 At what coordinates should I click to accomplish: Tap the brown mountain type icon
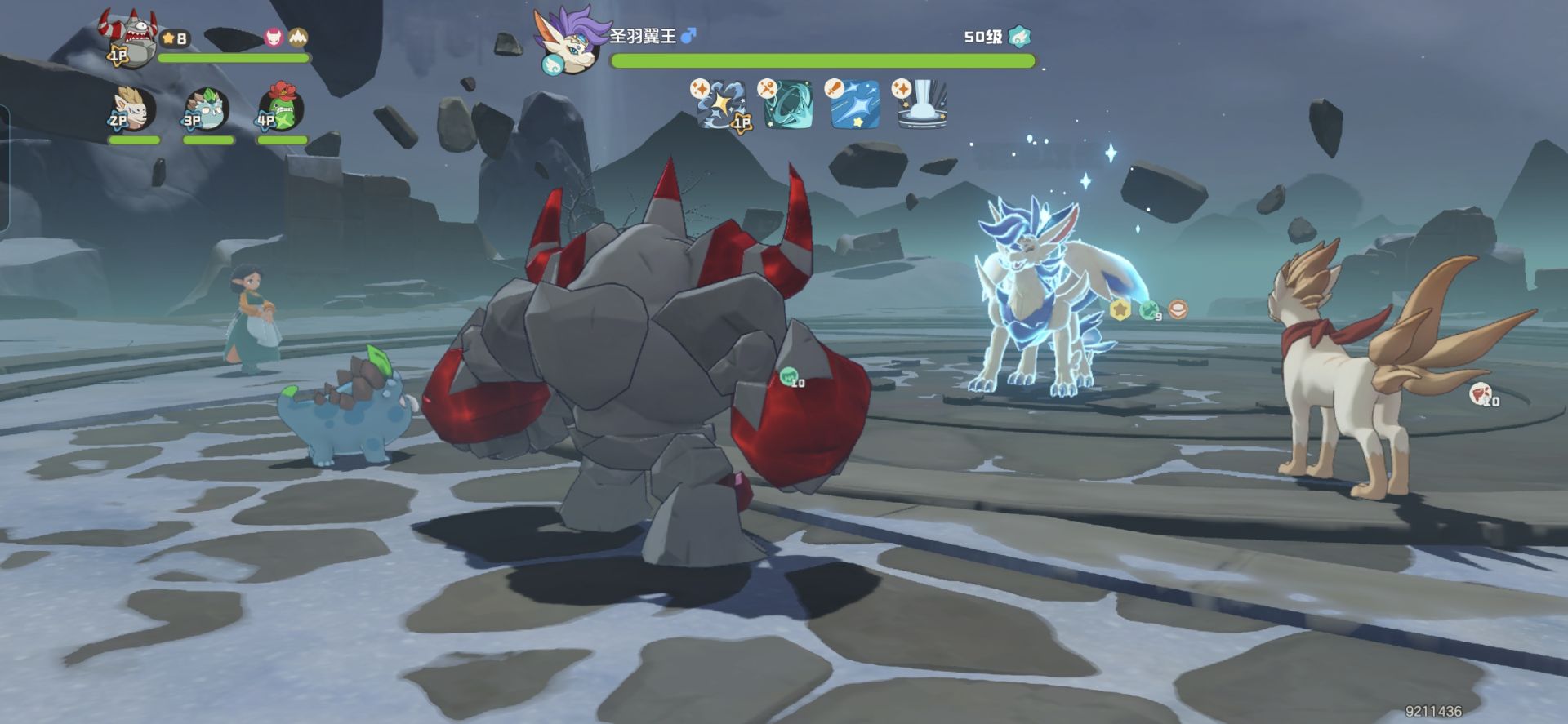click(298, 38)
